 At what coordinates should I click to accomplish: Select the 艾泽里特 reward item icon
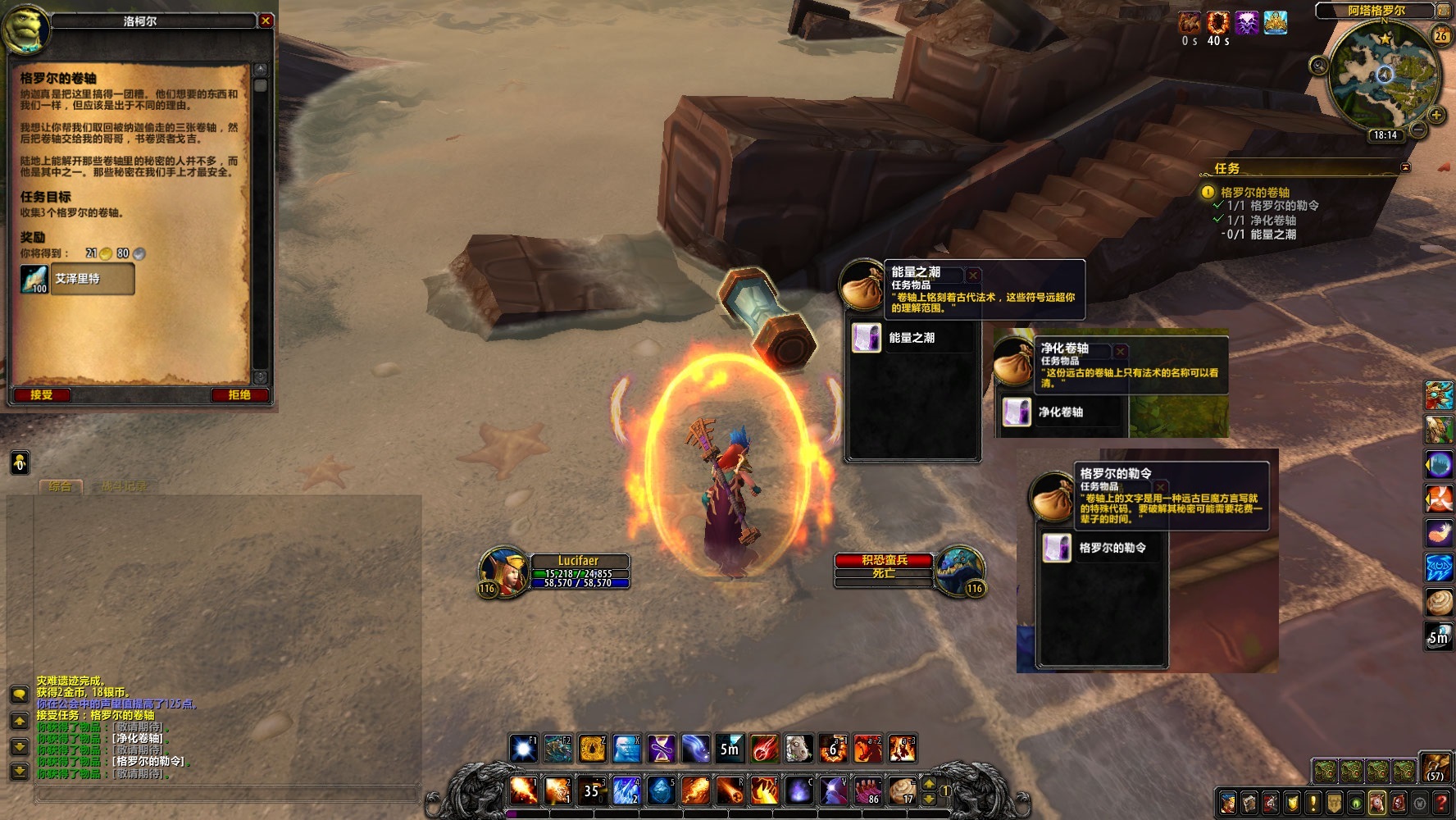34,279
